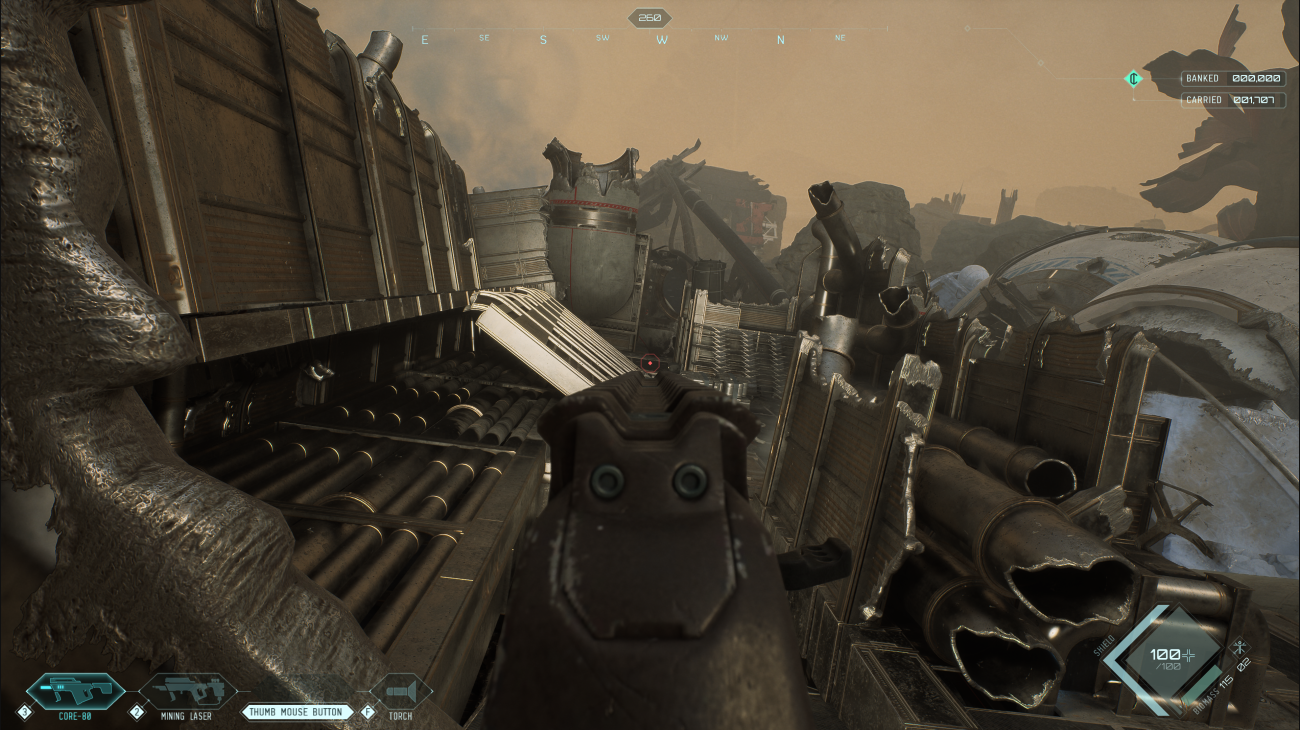1300x730 pixels.
Task: Click the red targeting reticle at screen center
Action: [x=650, y=364]
